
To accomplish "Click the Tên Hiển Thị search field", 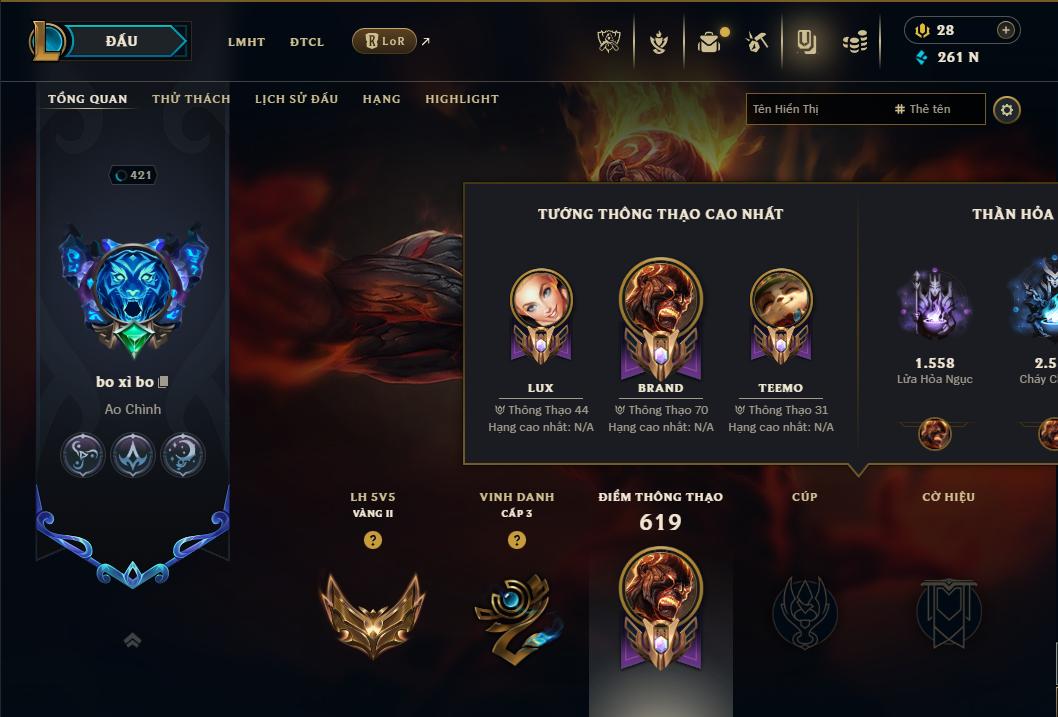I will tap(815, 109).
